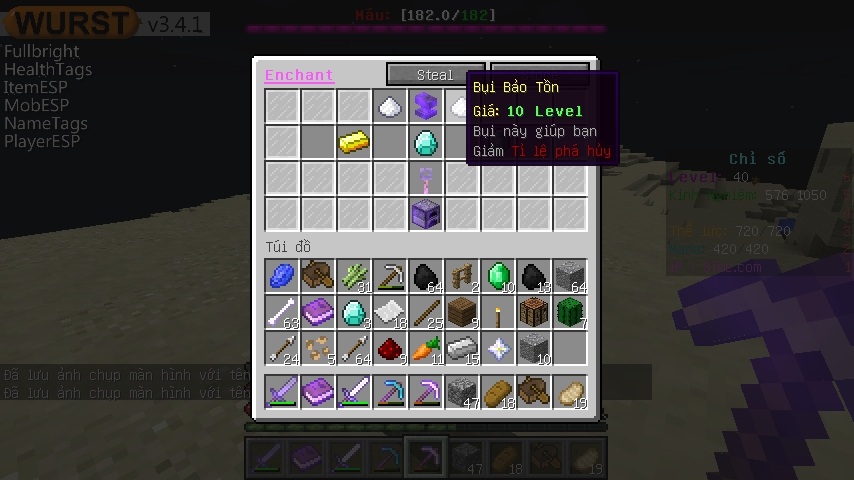This screenshot has width=854, height=480.
Task: Pick the enchanted diamond pickaxe in hotbar row
Action: (390, 392)
